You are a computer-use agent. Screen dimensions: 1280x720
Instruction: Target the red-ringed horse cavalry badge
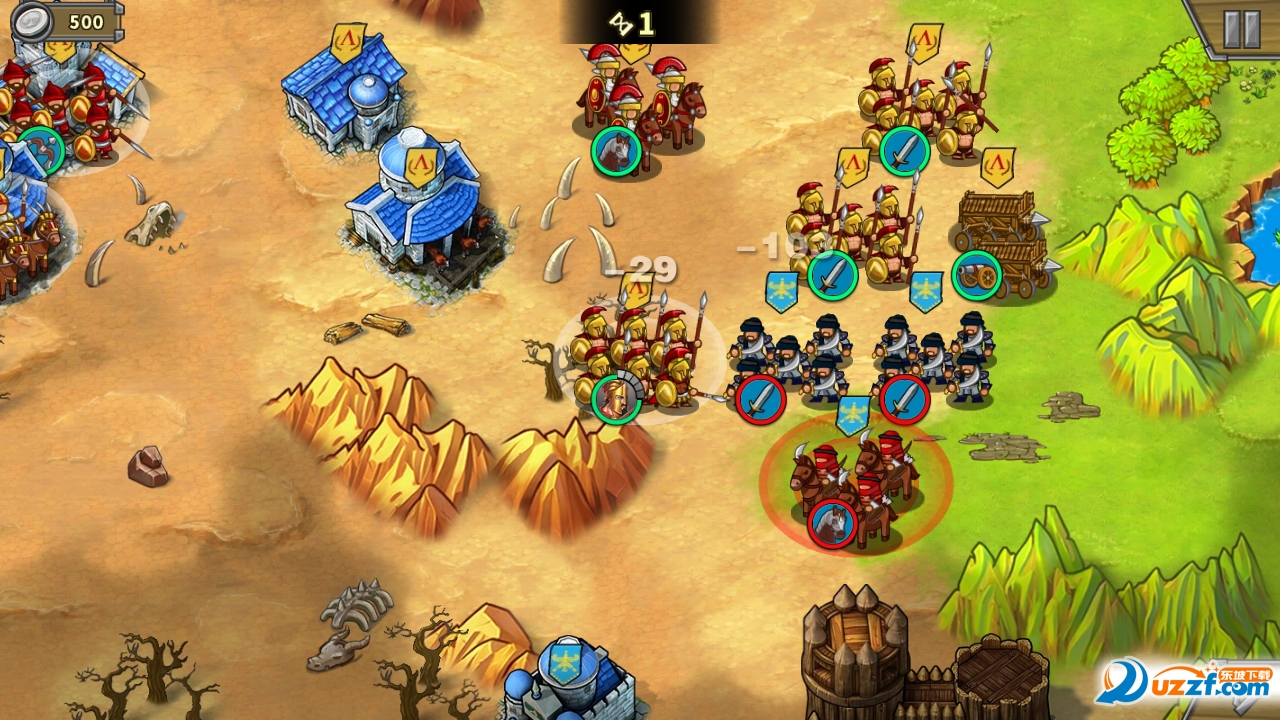pos(832,524)
